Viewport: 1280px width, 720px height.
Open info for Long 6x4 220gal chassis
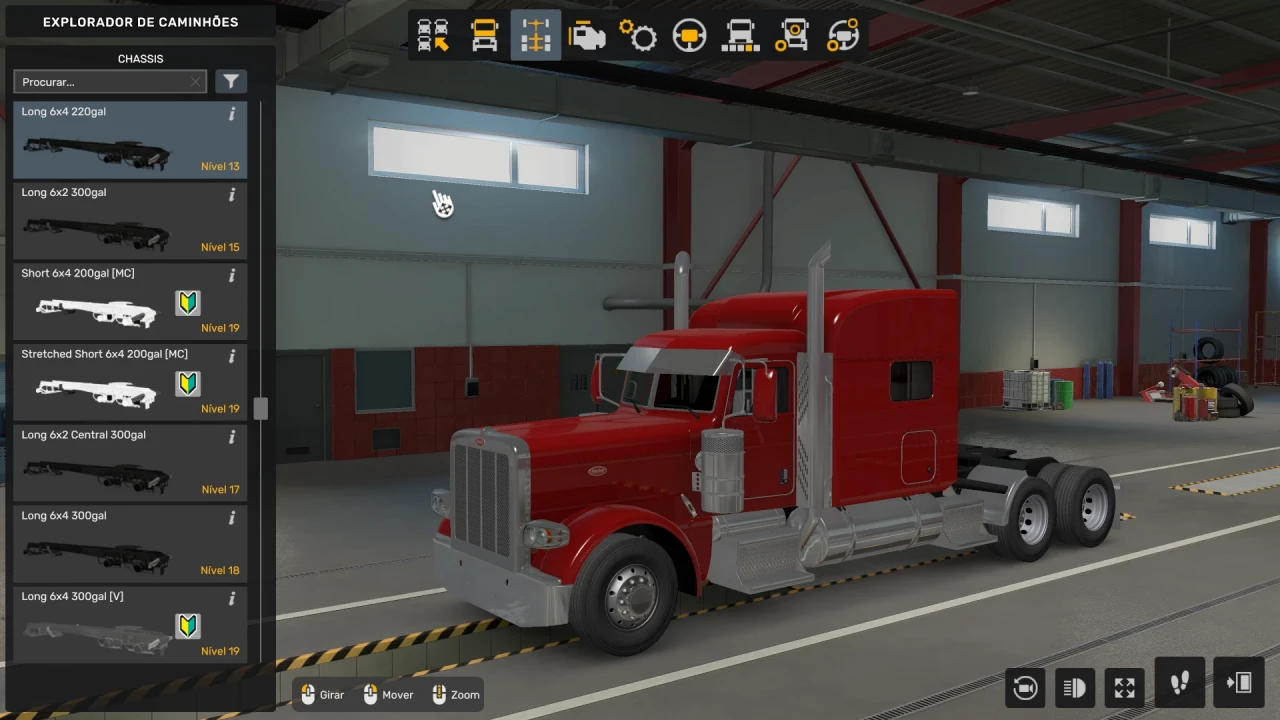231,114
